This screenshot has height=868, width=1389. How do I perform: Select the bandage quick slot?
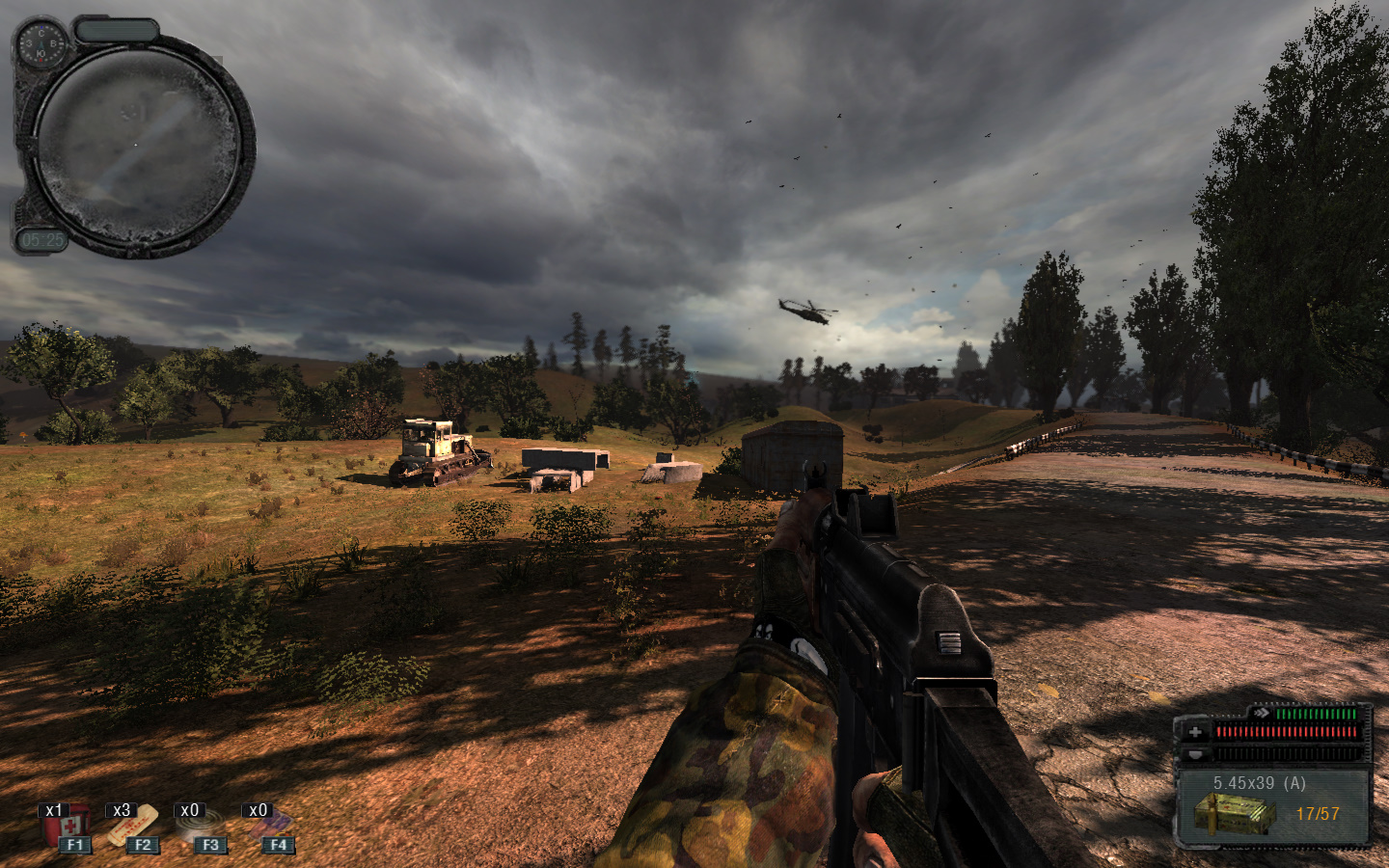[x=133, y=827]
